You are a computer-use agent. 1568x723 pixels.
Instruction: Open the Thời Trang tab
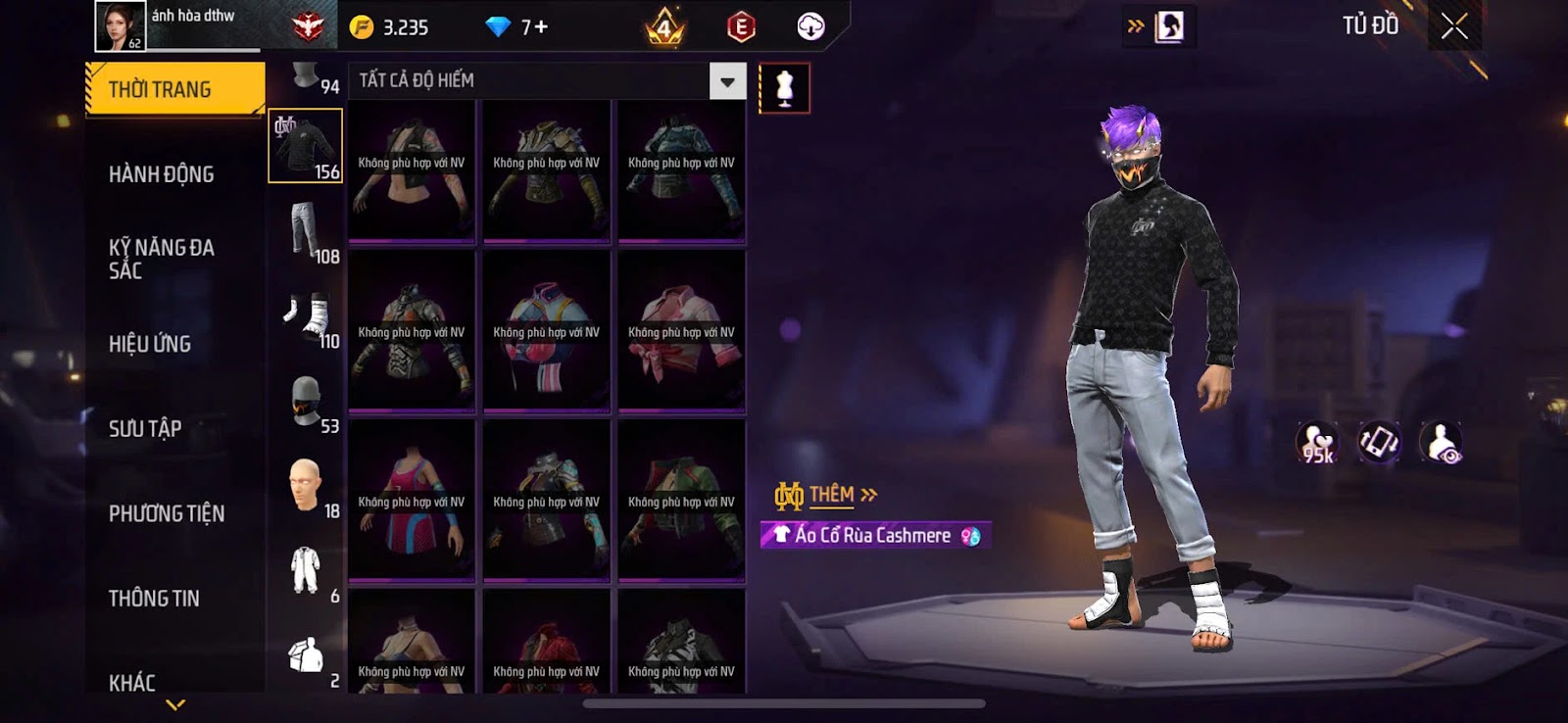pyautogui.click(x=174, y=89)
